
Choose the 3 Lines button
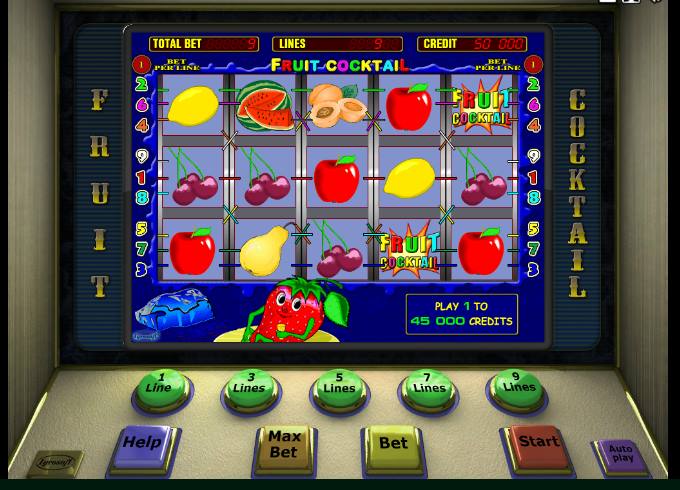pos(250,389)
